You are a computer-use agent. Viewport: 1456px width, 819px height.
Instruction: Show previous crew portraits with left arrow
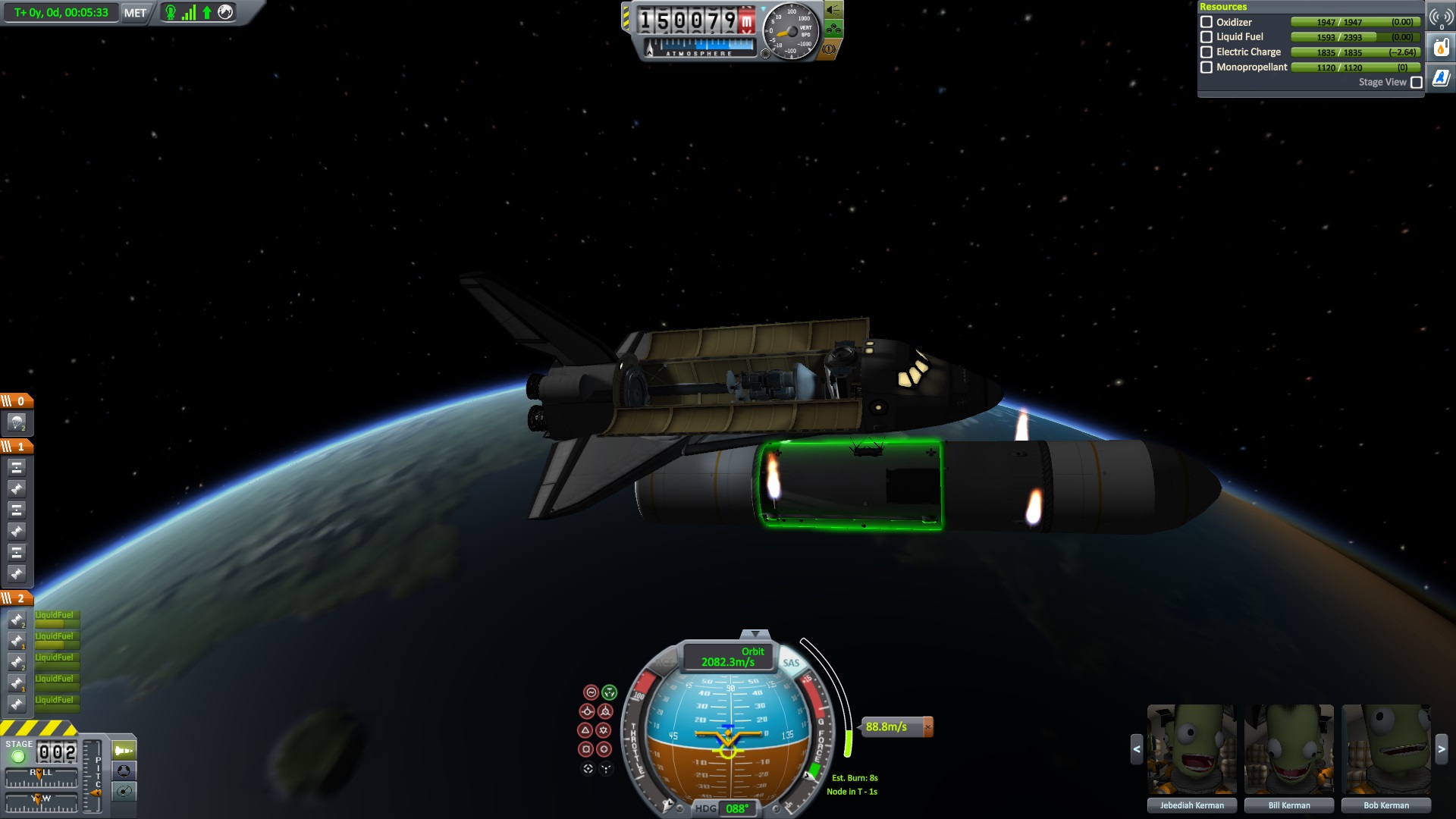pos(1136,749)
